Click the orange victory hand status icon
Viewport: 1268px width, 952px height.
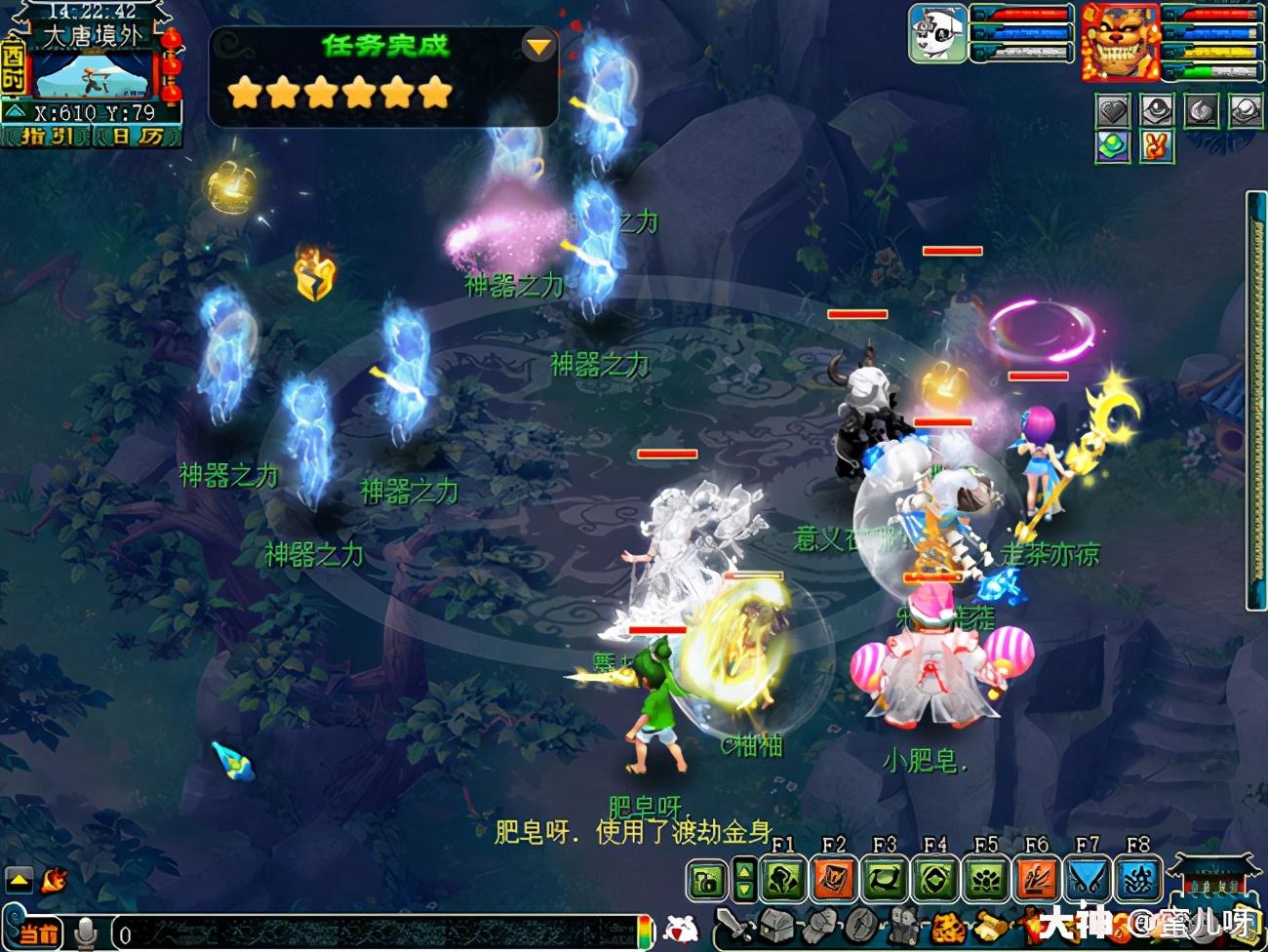pyautogui.click(x=1157, y=147)
